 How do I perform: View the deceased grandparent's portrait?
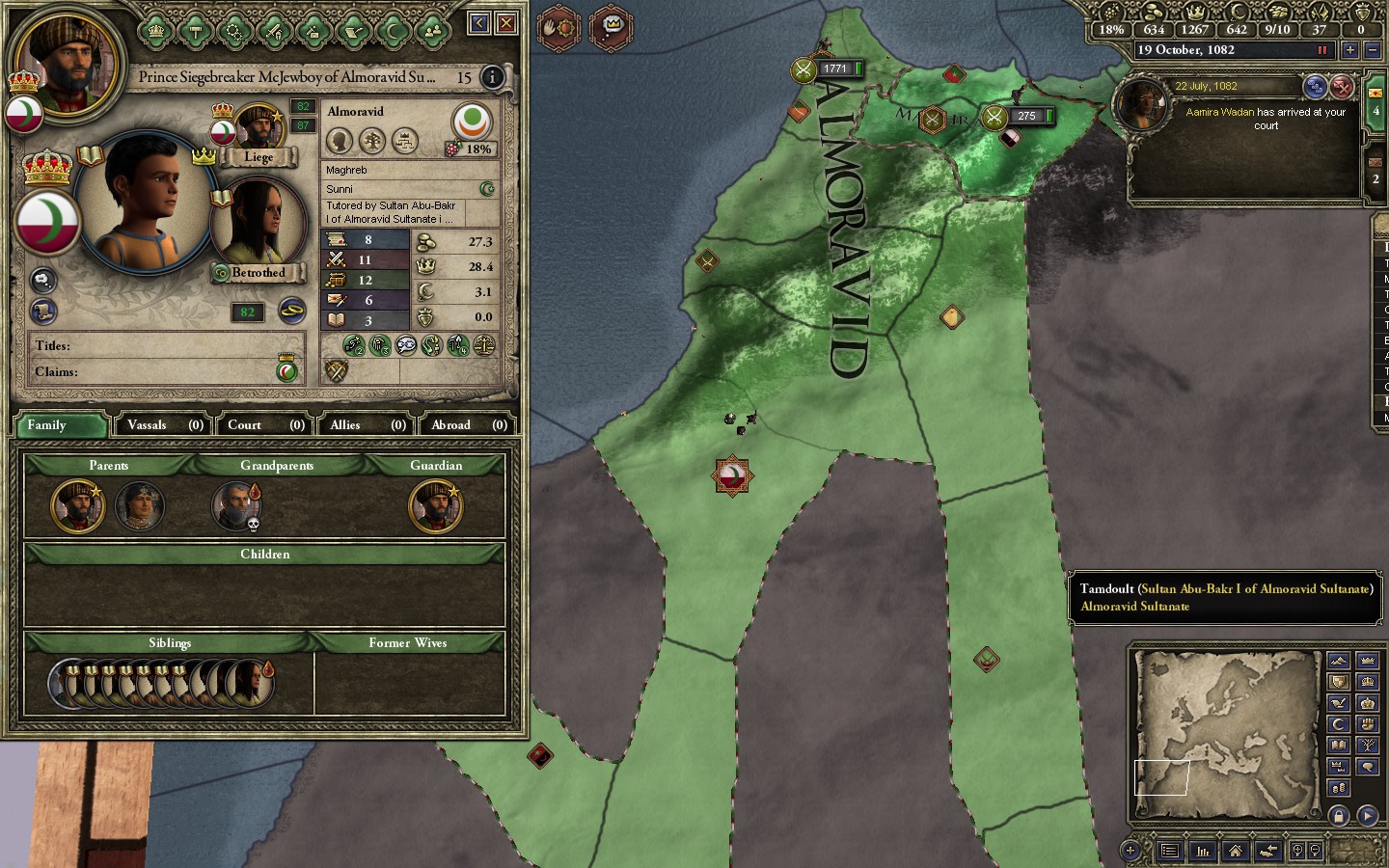pyautogui.click(x=236, y=505)
